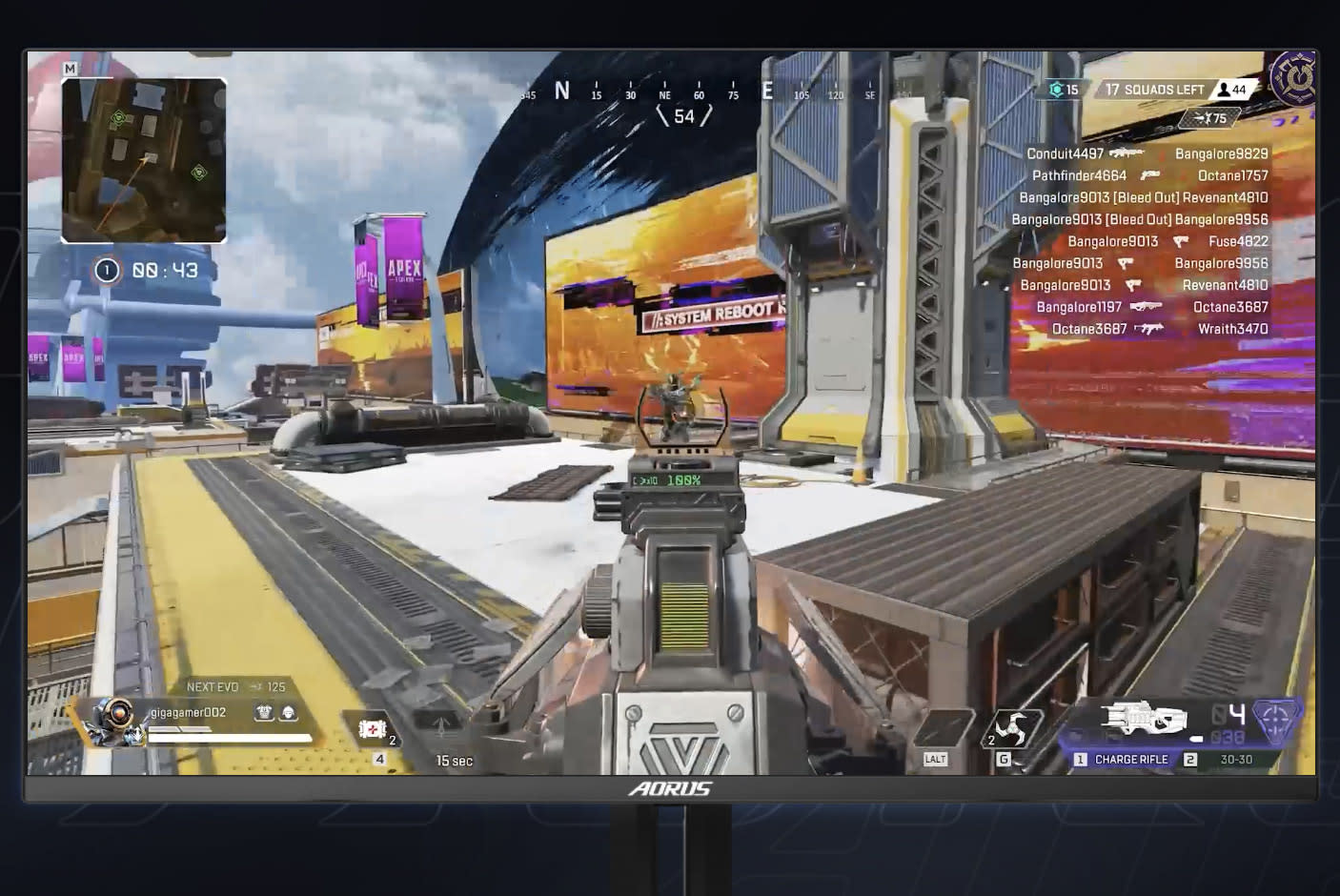This screenshot has height=896, width=1340.
Task: Select the Charge Rifle weapon slot
Action: (1130, 760)
